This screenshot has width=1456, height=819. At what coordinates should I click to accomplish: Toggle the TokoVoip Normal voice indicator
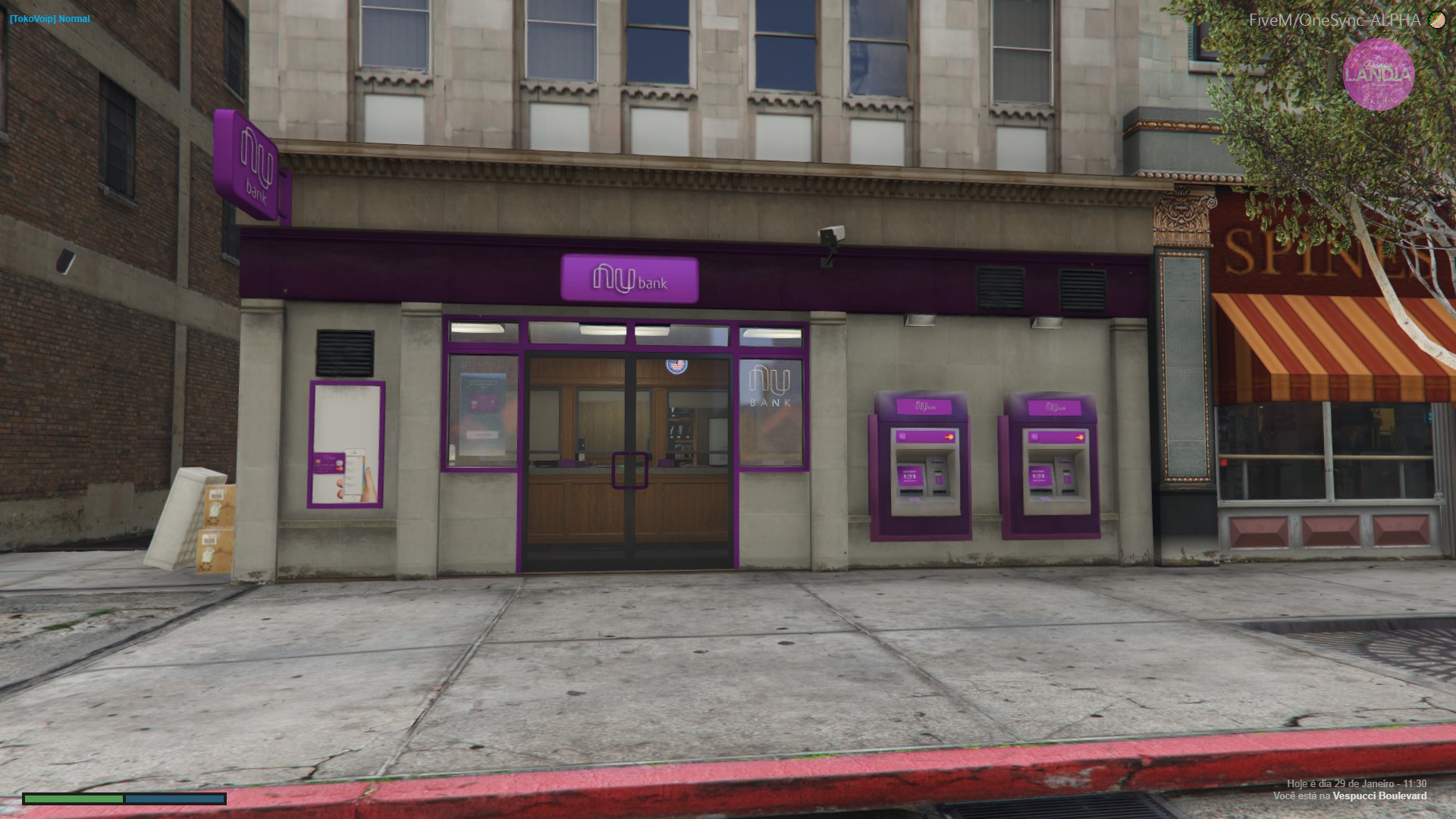47,18
